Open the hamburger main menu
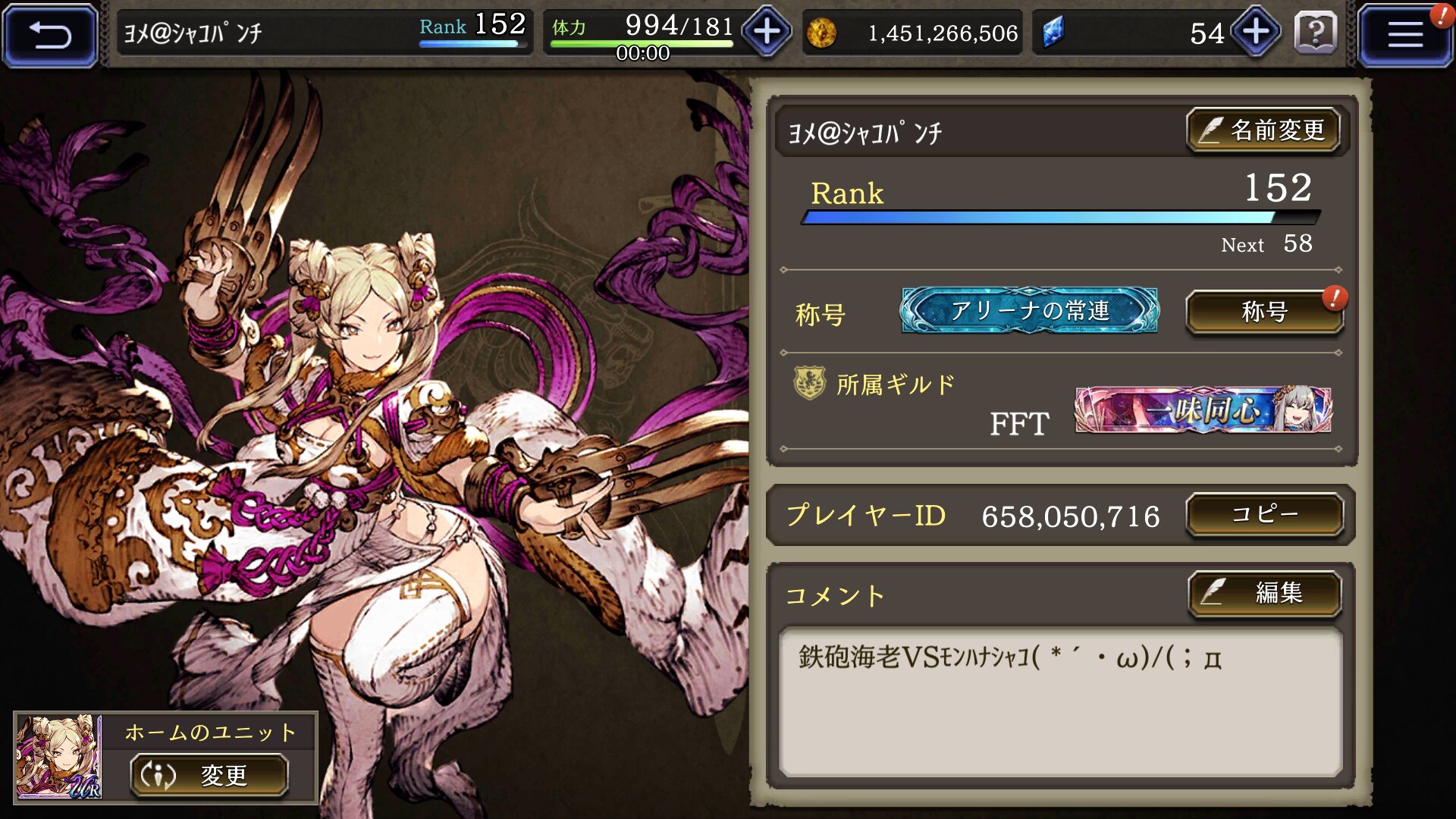This screenshot has height=819, width=1456. 1404,35
